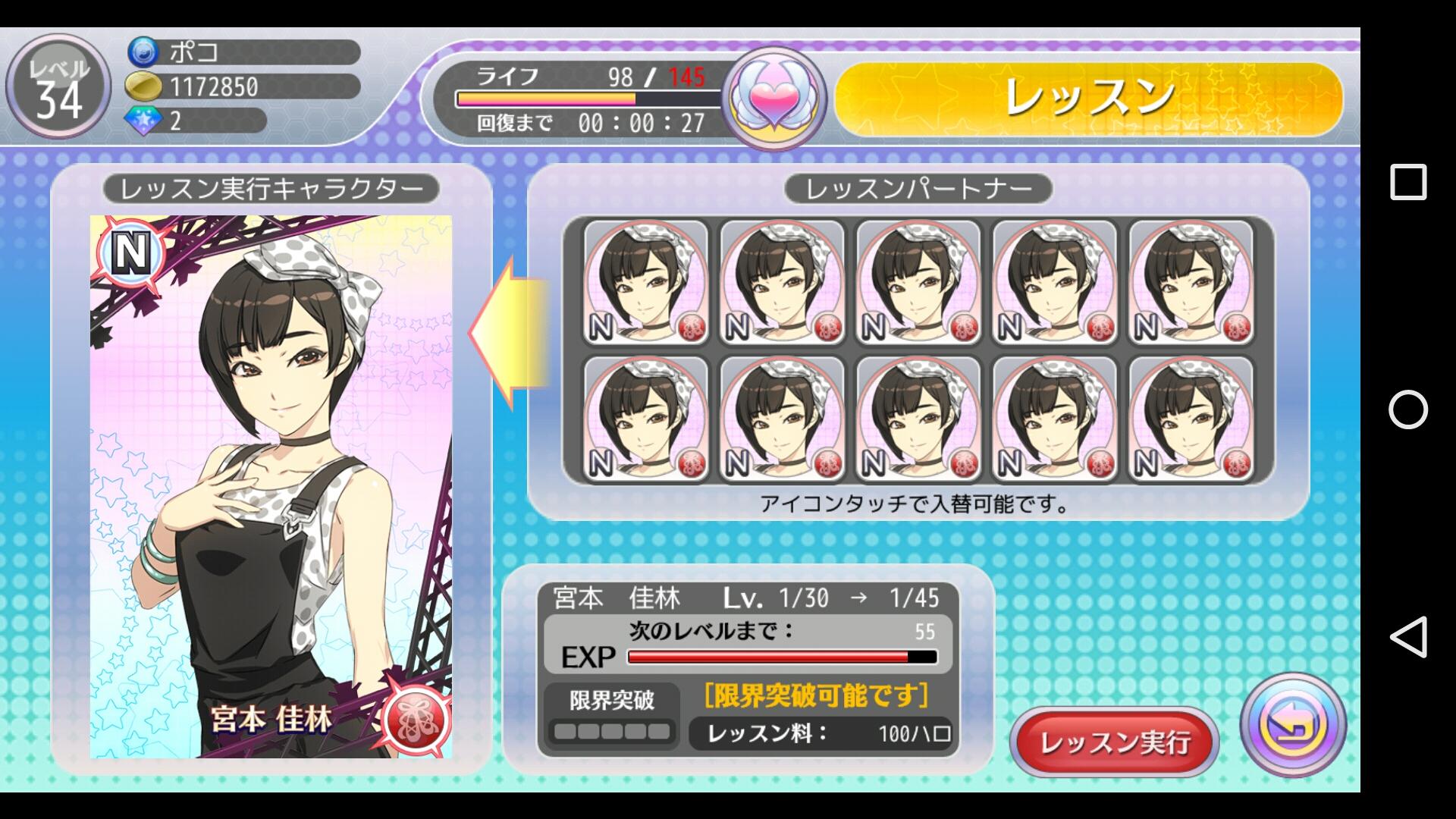1456x819 pixels.
Task: Tap the winged heart life icon
Action: click(x=773, y=98)
